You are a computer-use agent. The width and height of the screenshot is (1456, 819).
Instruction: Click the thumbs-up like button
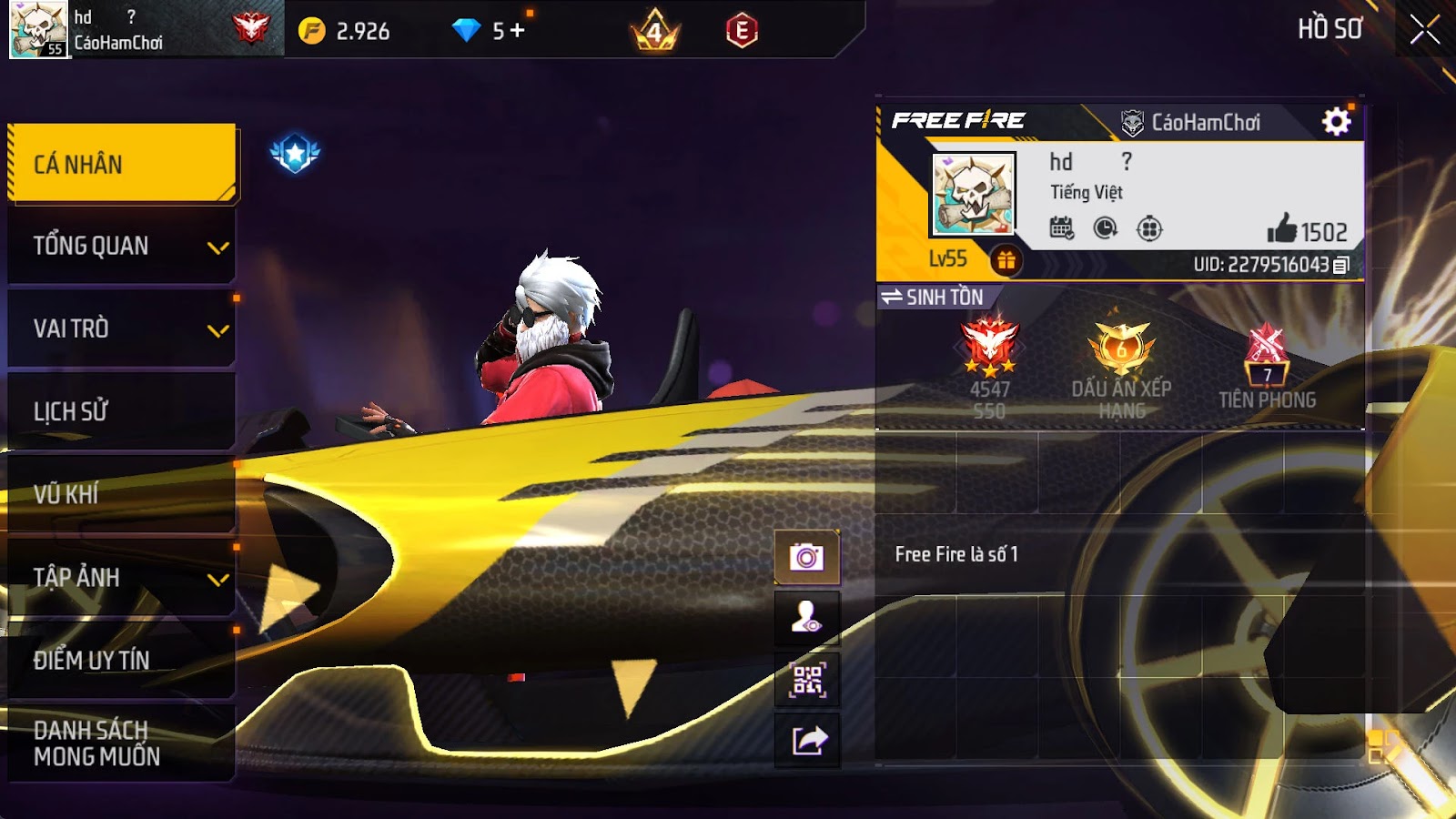(x=1282, y=229)
